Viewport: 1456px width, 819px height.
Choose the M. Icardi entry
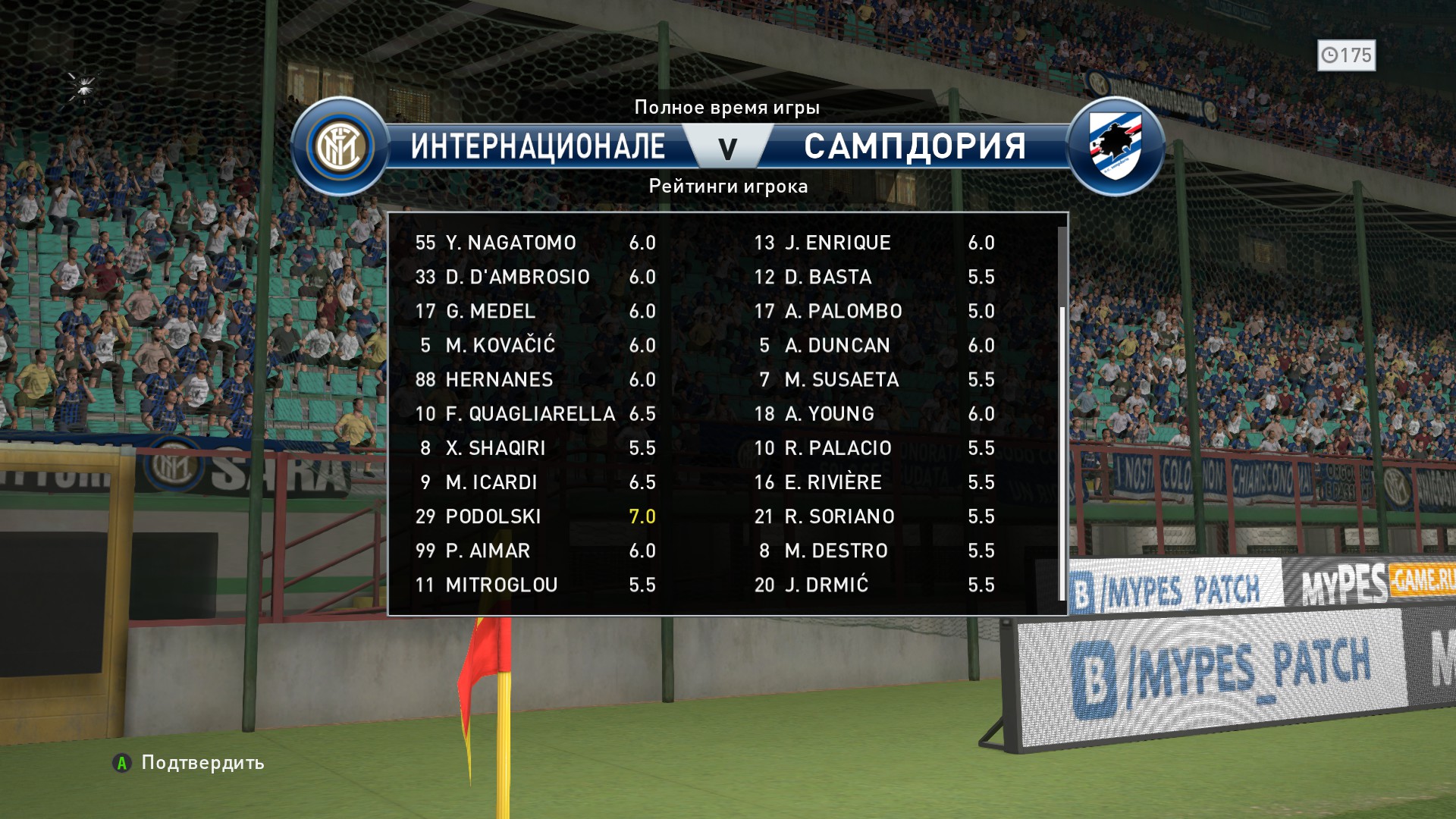pyautogui.click(x=491, y=482)
